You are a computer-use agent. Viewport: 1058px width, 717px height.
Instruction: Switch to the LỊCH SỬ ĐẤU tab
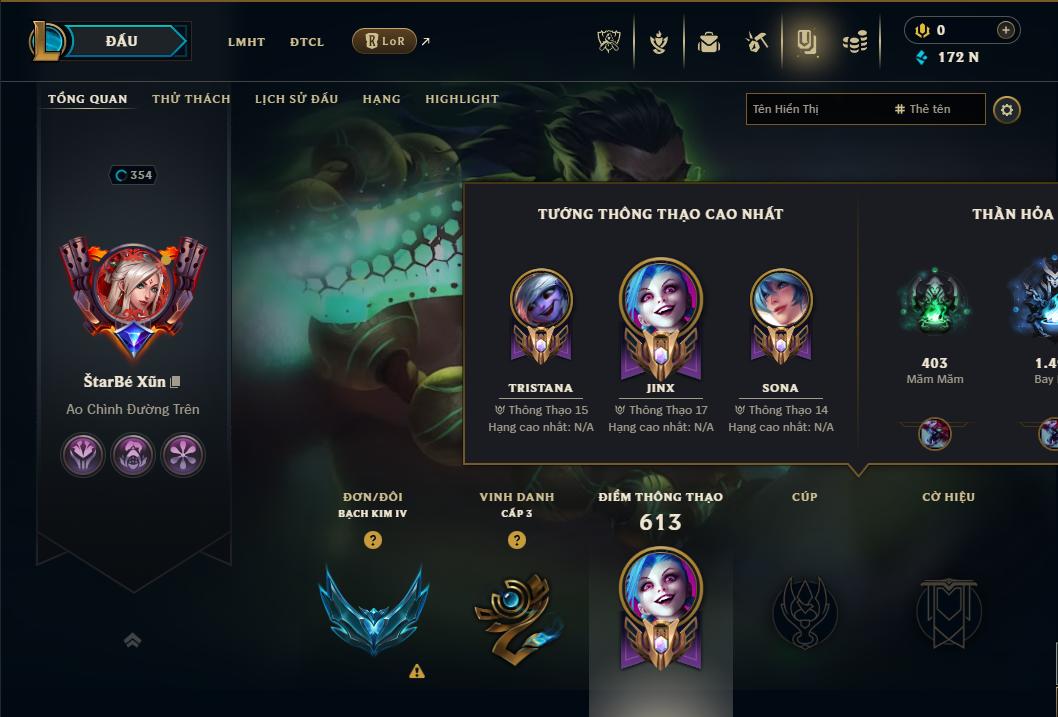point(296,99)
